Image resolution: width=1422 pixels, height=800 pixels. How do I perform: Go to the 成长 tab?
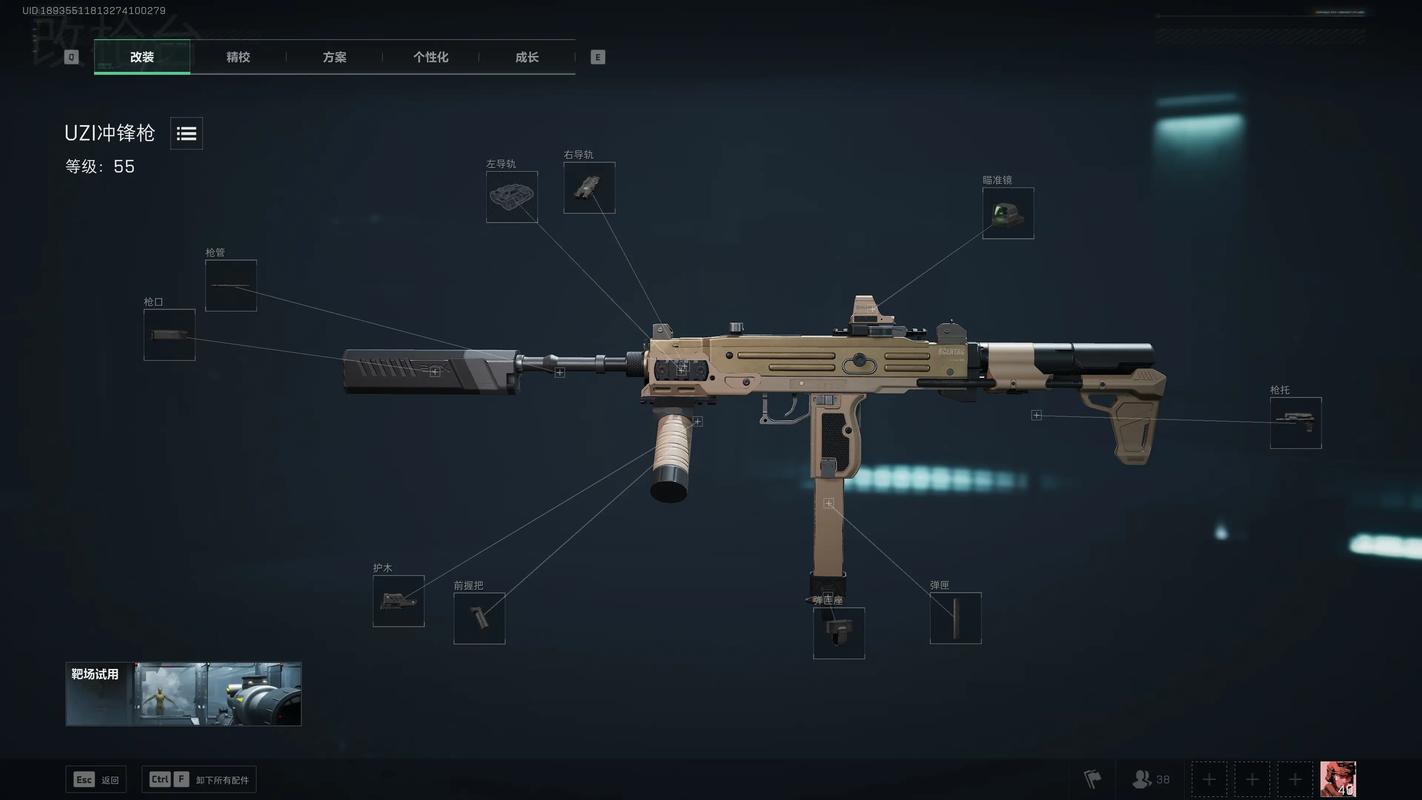click(527, 57)
